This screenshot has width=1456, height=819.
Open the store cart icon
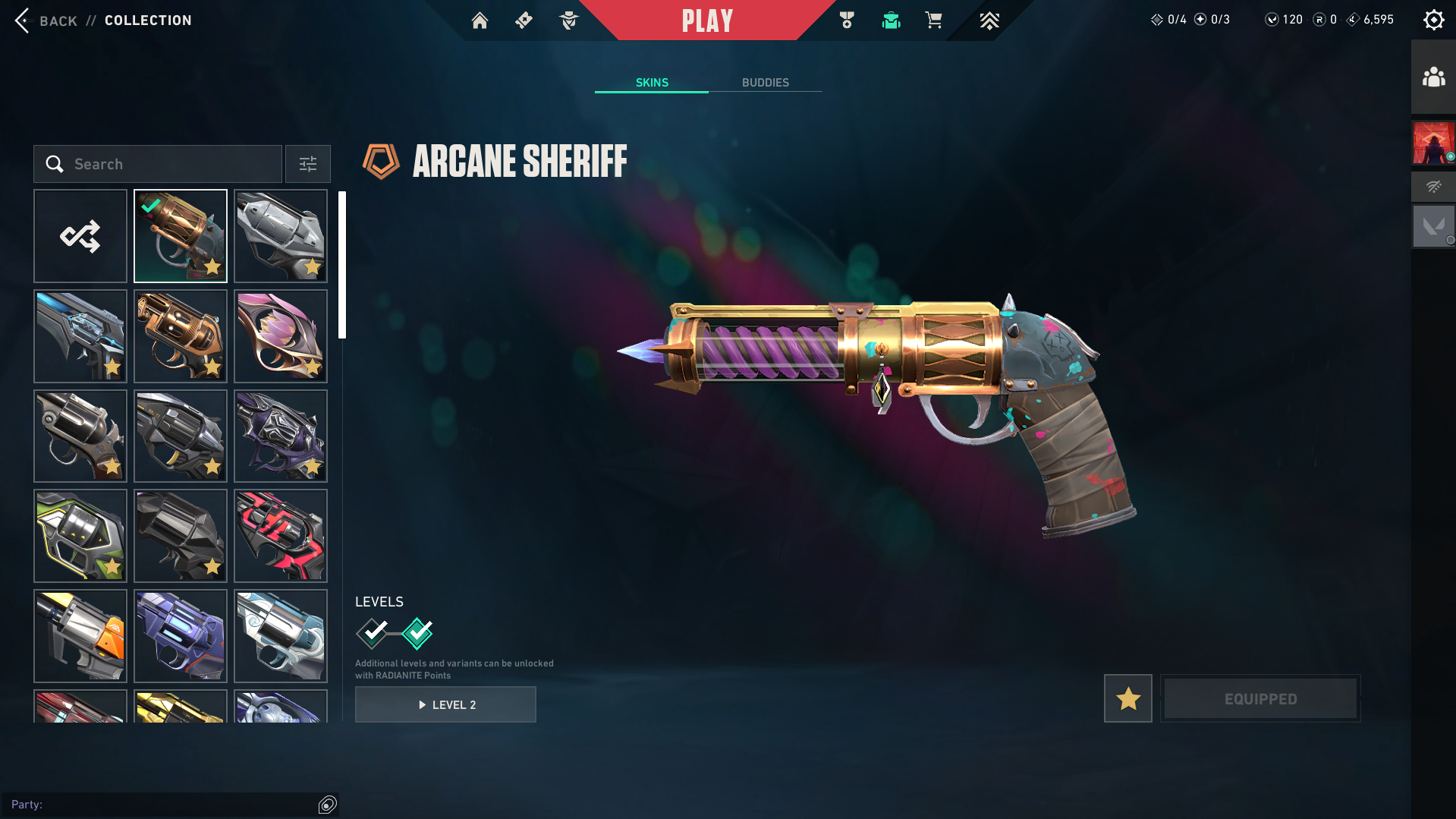coord(933,20)
